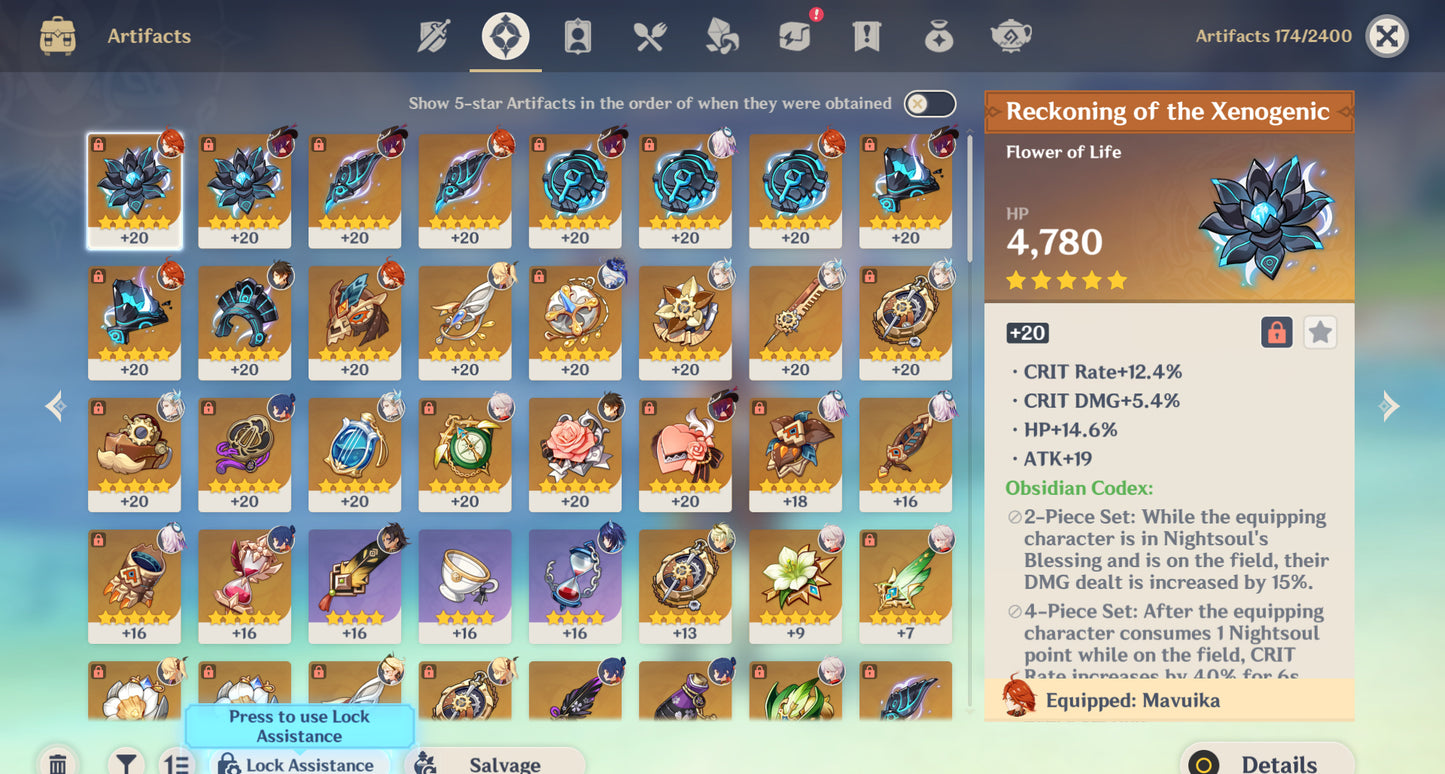Image resolution: width=1445 pixels, height=774 pixels.
Task: Open the artifact filter funnel icon
Action: 125,762
